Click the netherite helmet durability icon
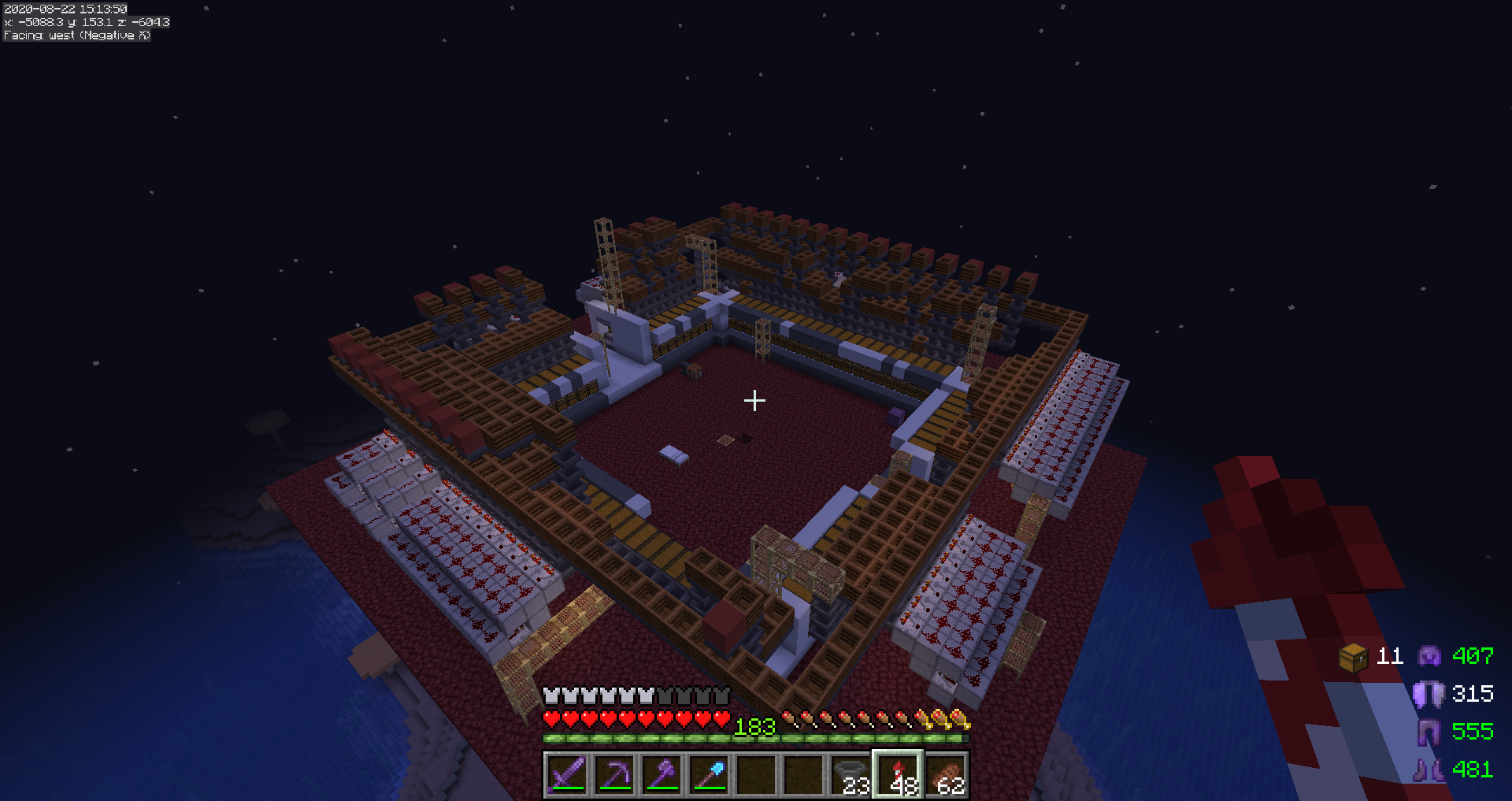This screenshot has height=801, width=1512. 1429,655
